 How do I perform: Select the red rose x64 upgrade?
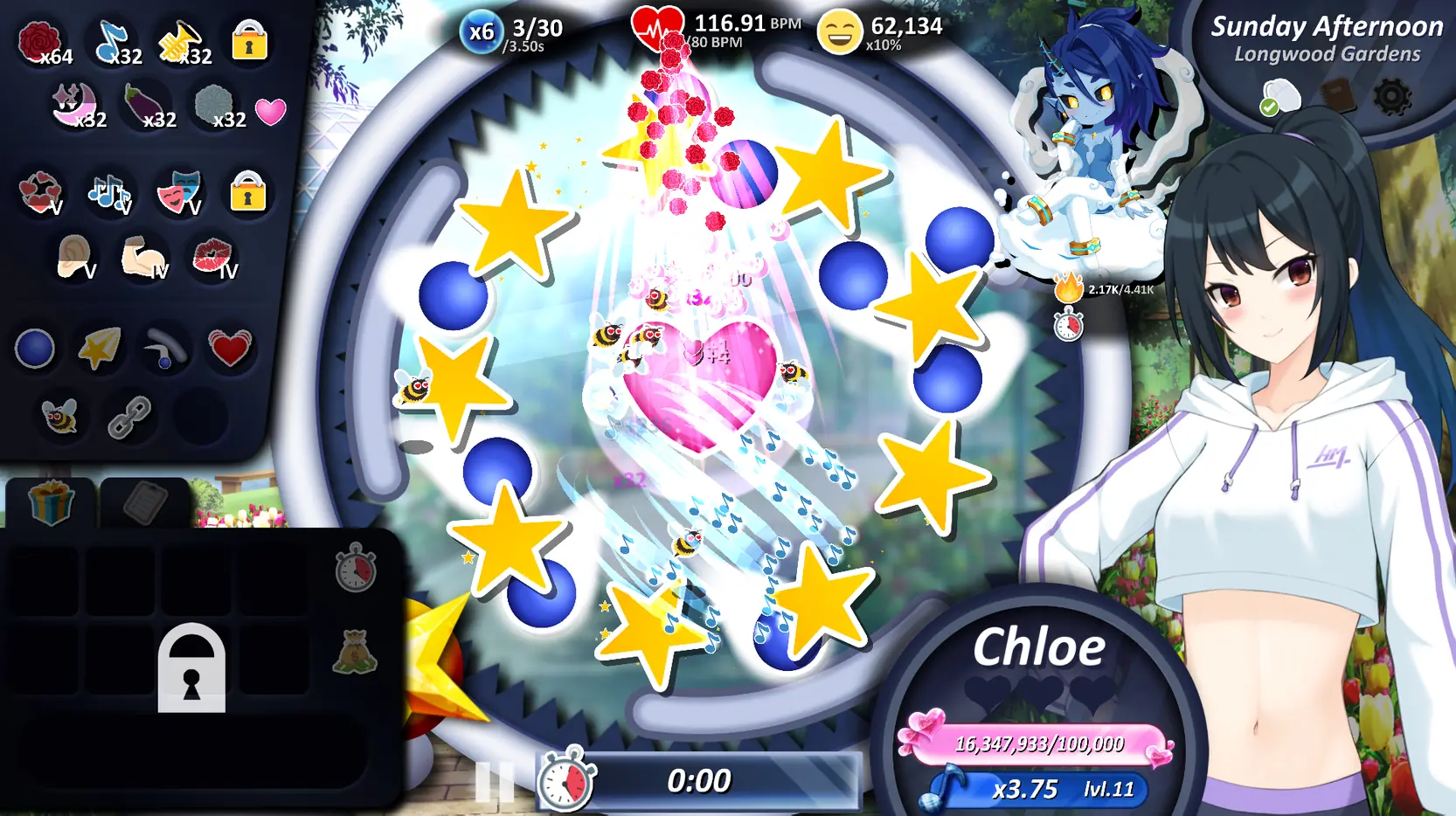pyautogui.click(x=41, y=41)
